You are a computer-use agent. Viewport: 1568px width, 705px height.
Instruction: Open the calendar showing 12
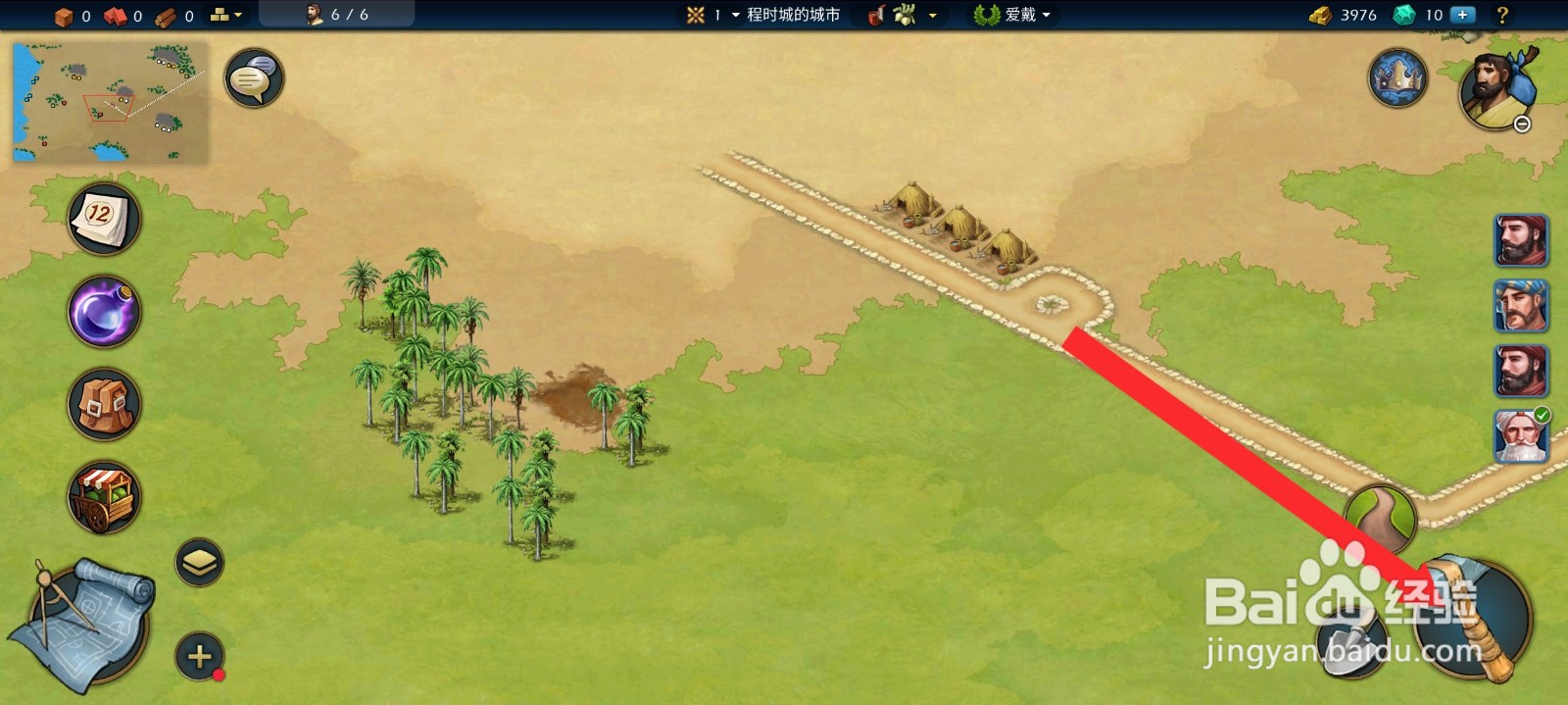pos(104,218)
